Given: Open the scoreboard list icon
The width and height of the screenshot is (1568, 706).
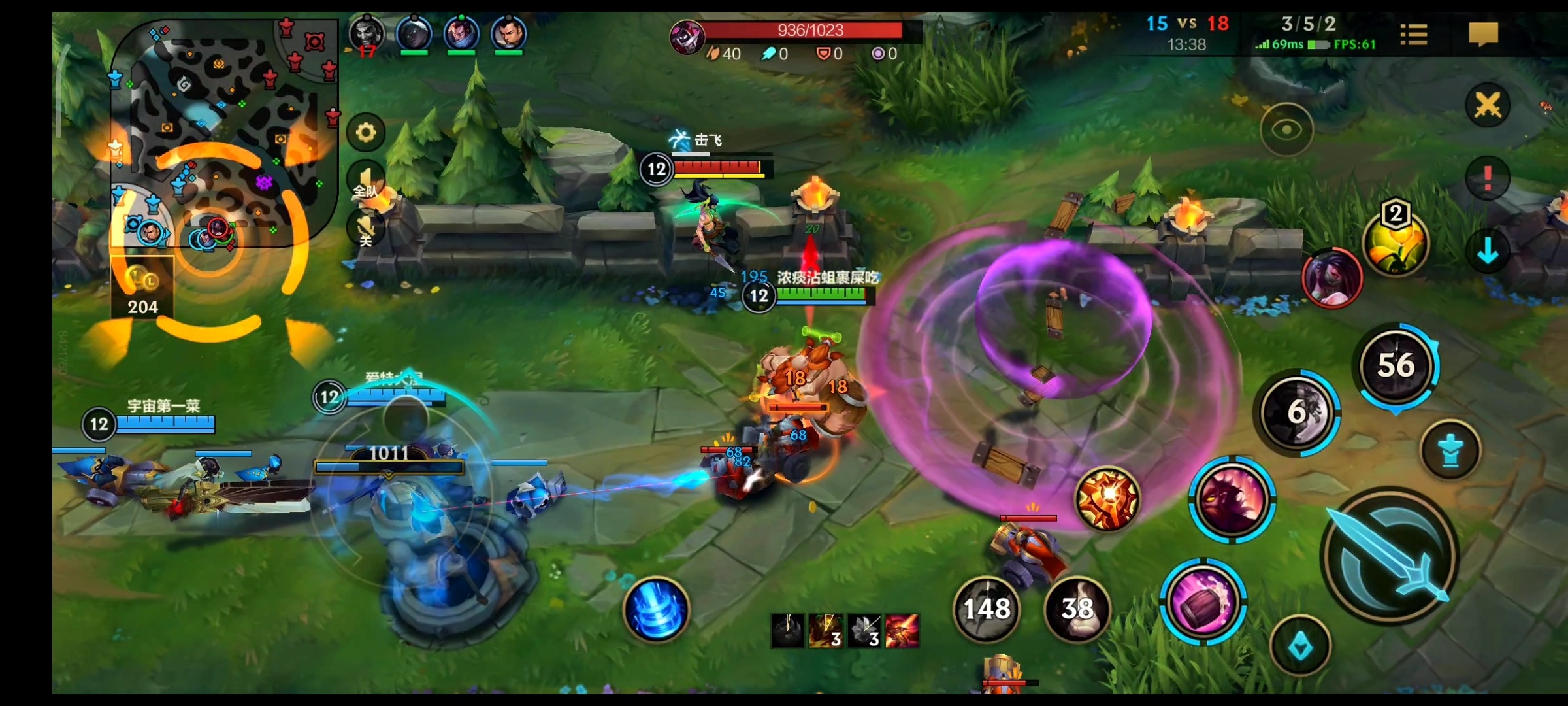Looking at the screenshot, I should coord(1414,34).
